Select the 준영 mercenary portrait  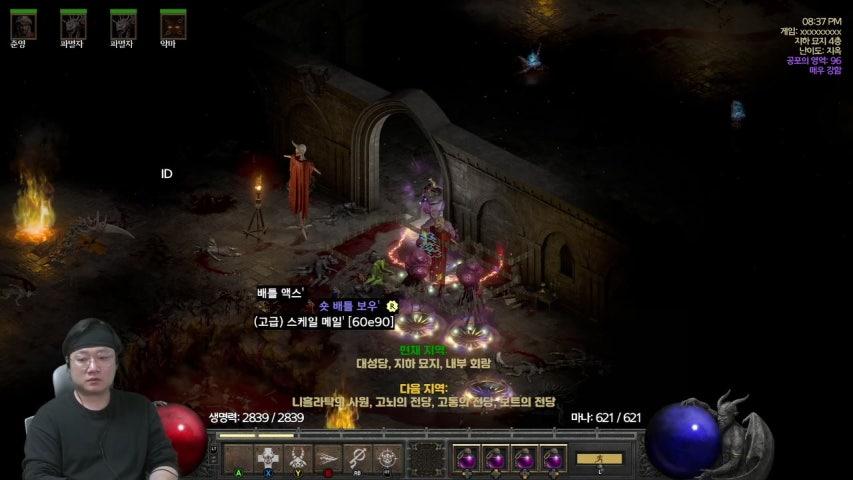coord(23,24)
